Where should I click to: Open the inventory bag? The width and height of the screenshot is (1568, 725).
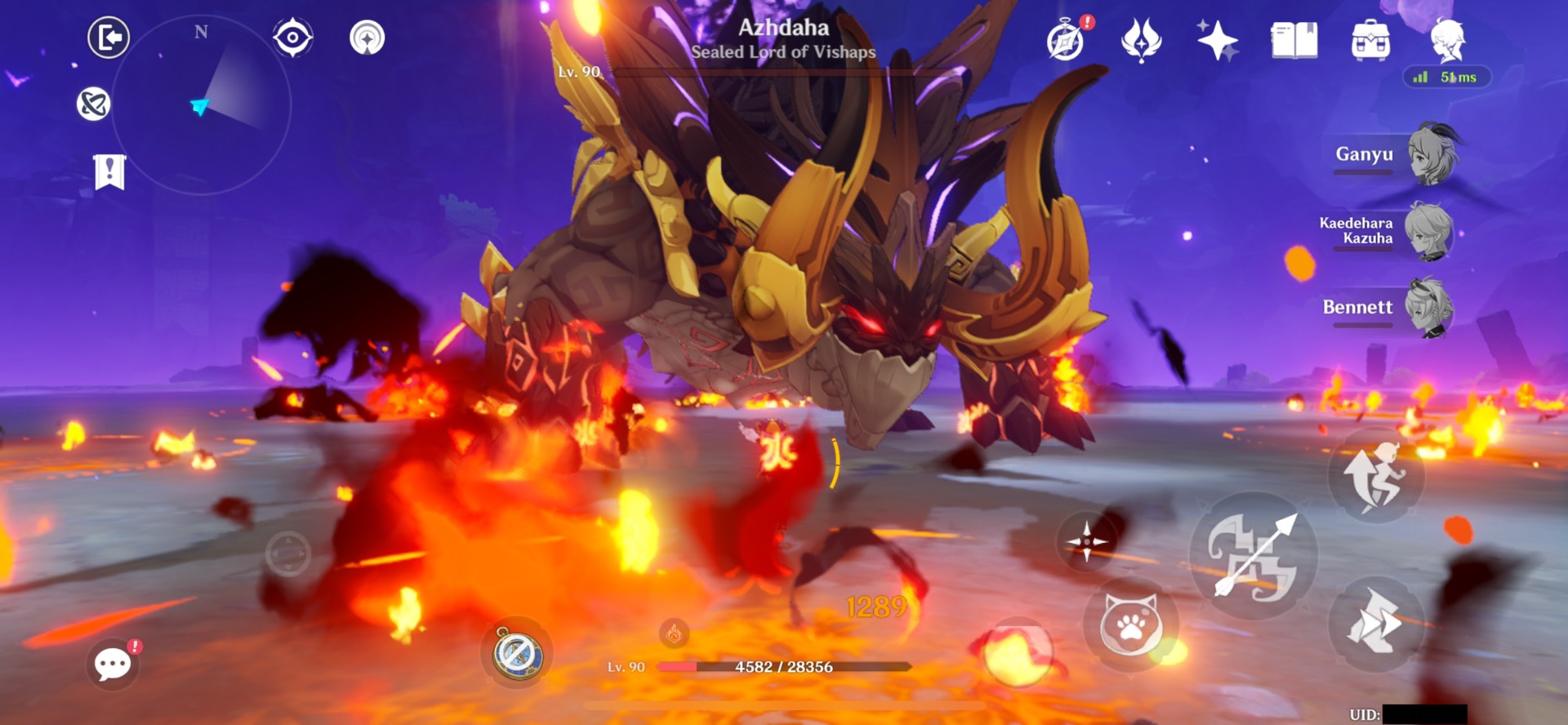pyautogui.click(x=1370, y=39)
